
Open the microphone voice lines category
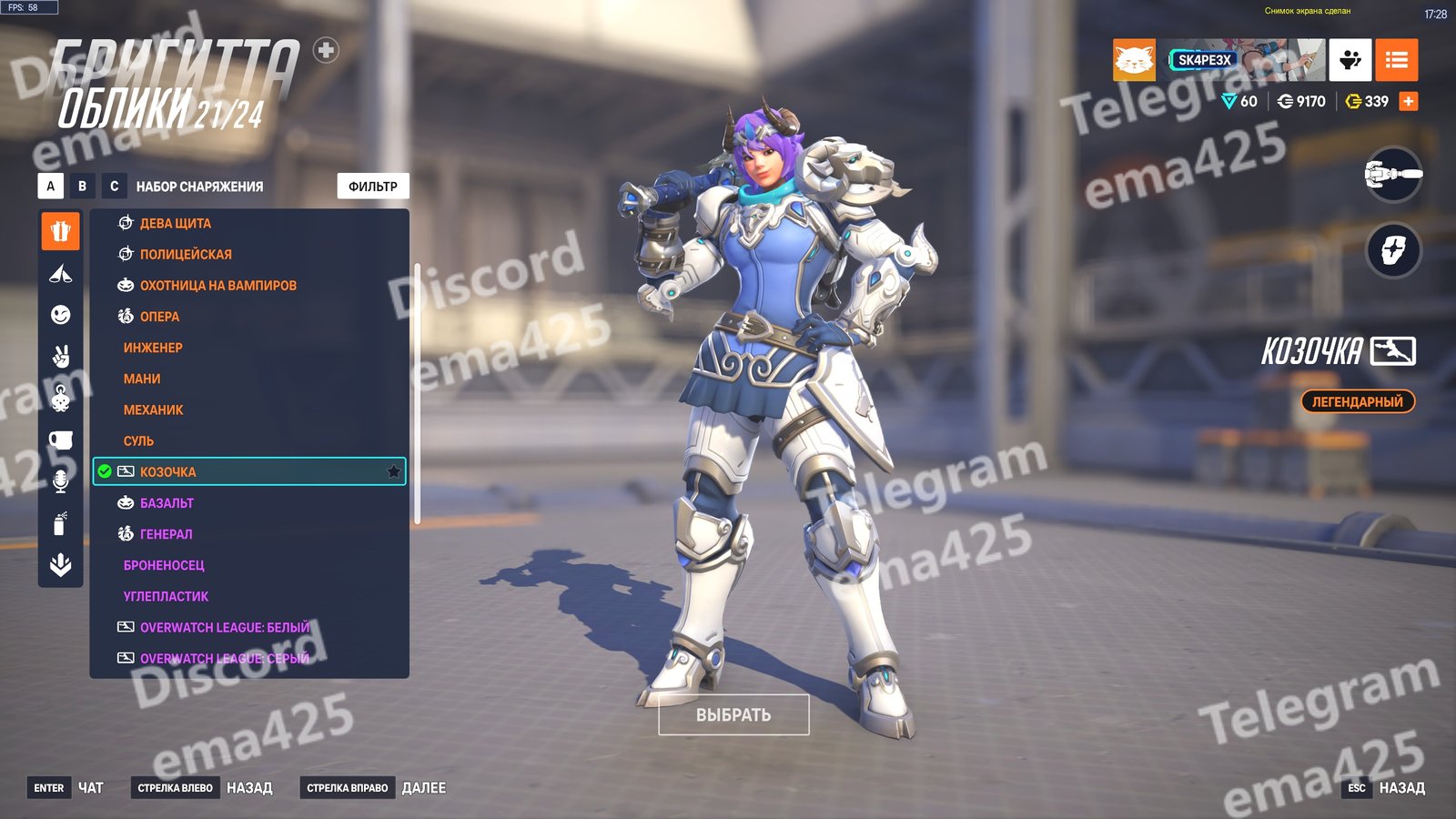click(x=60, y=481)
